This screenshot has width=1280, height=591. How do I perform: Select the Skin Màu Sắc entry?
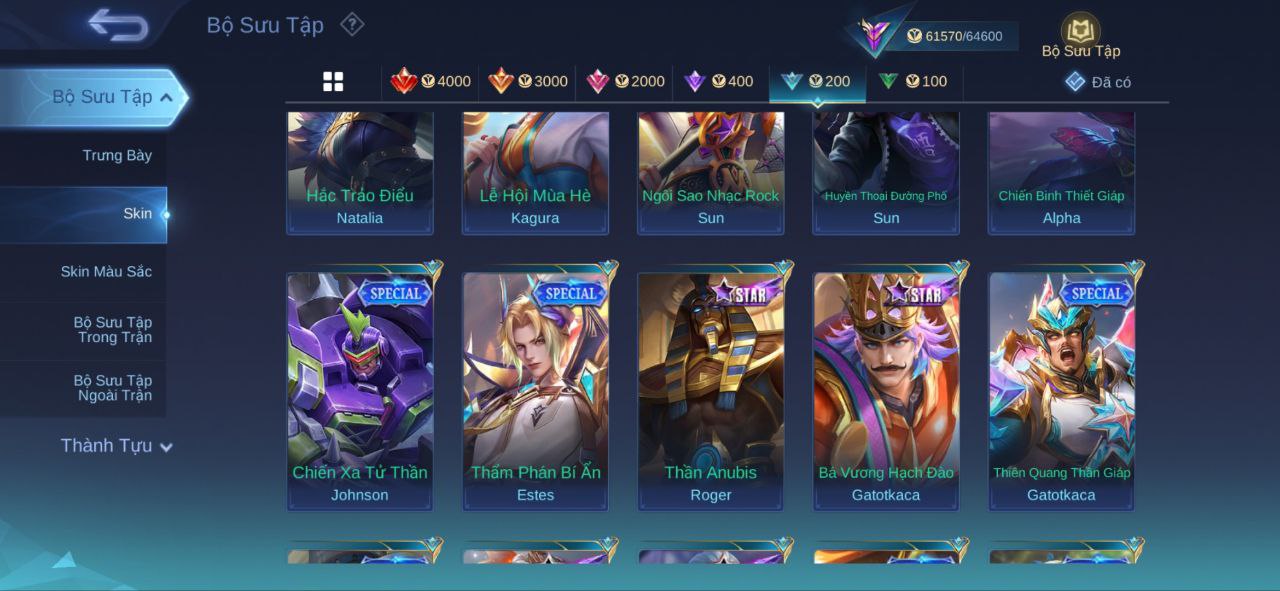point(106,271)
